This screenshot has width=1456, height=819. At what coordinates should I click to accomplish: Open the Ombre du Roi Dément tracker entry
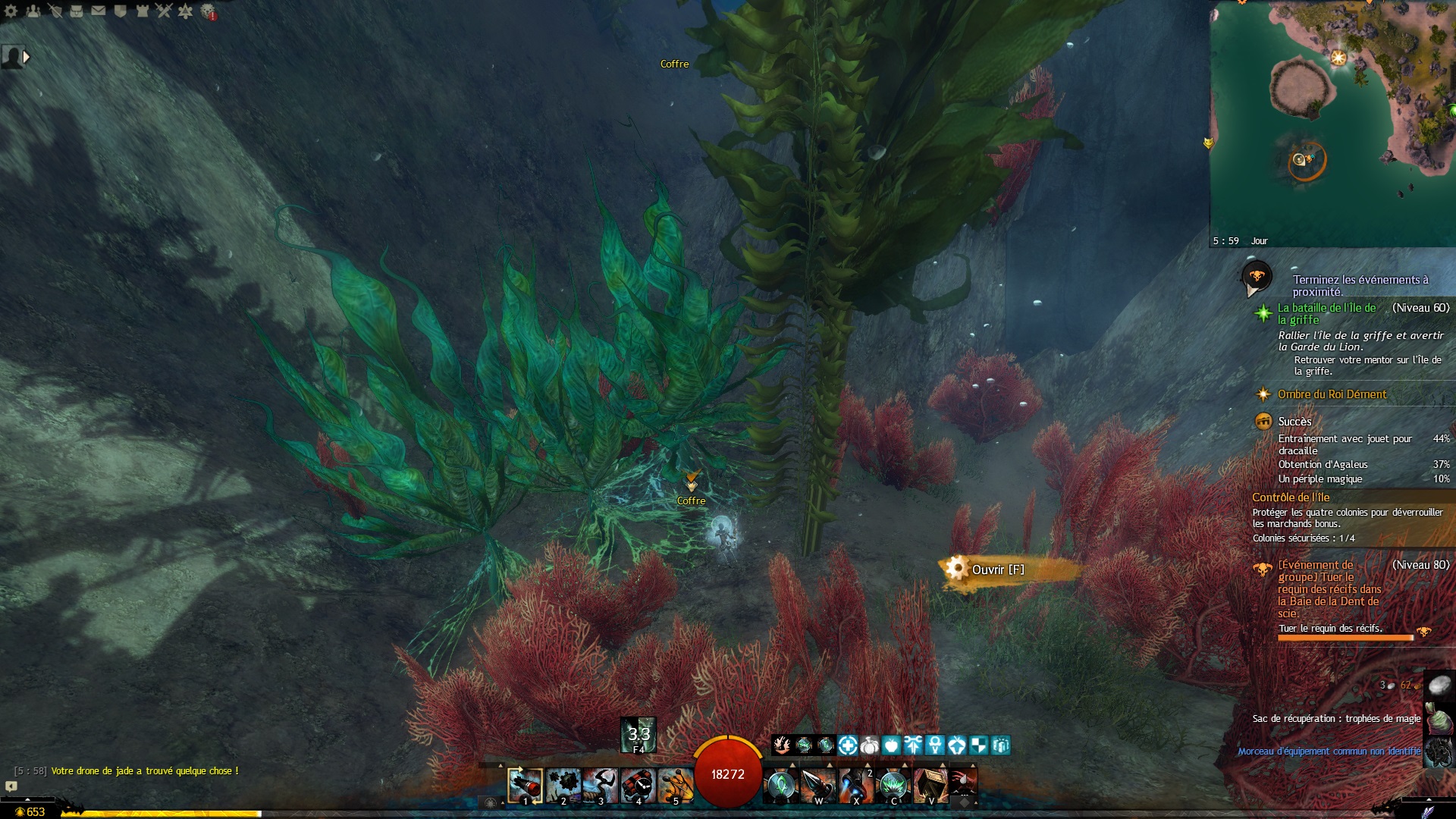tap(1332, 394)
